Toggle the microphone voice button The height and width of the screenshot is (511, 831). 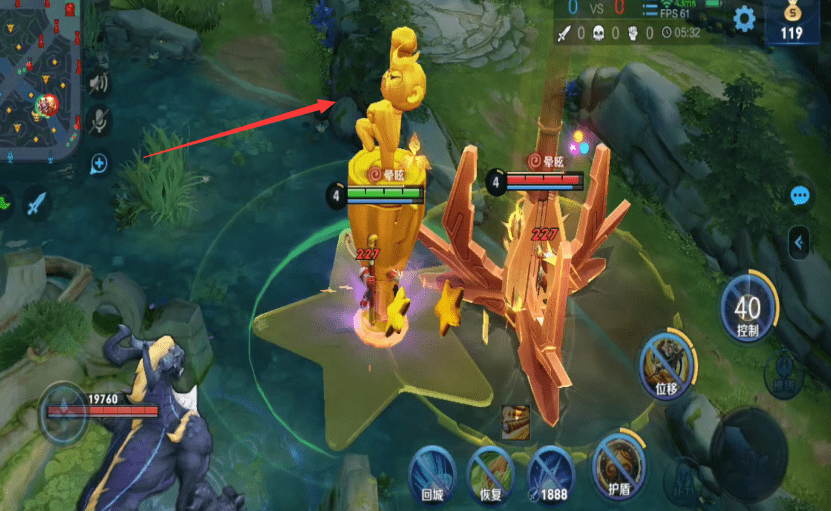[99, 122]
